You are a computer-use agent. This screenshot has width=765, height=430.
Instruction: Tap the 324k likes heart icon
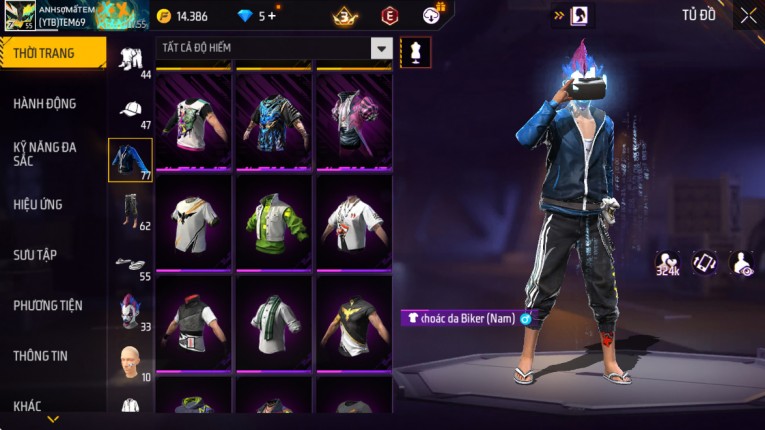coord(667,262)
